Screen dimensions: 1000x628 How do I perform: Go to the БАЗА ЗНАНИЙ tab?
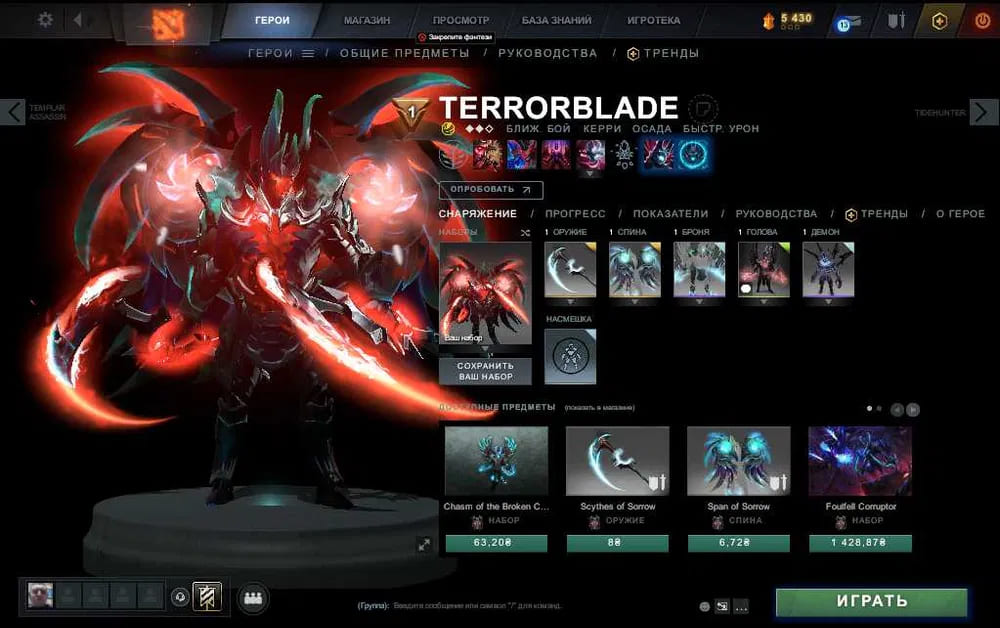point(556,20)
